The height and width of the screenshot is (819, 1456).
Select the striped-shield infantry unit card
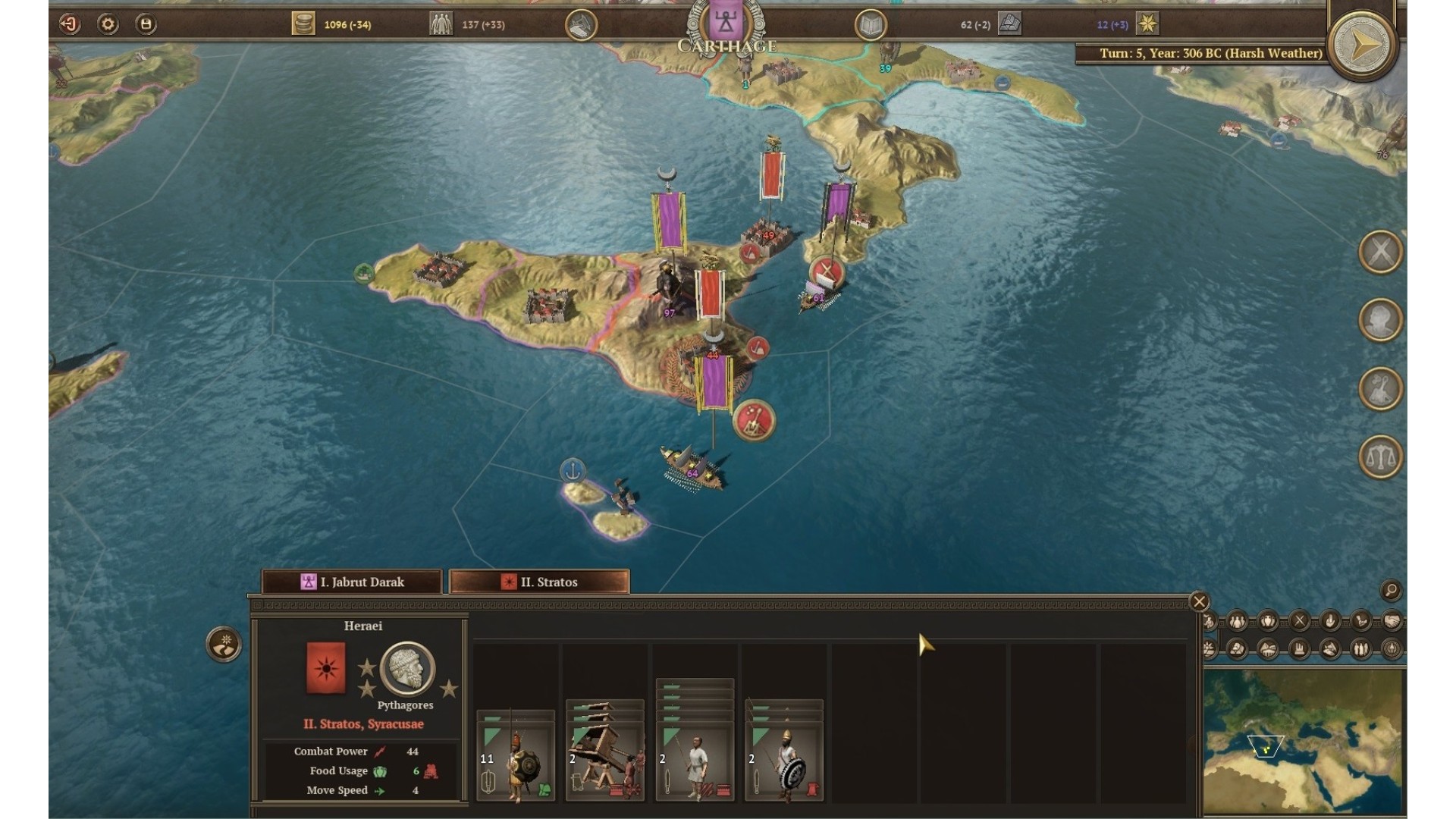coord(784,751)
